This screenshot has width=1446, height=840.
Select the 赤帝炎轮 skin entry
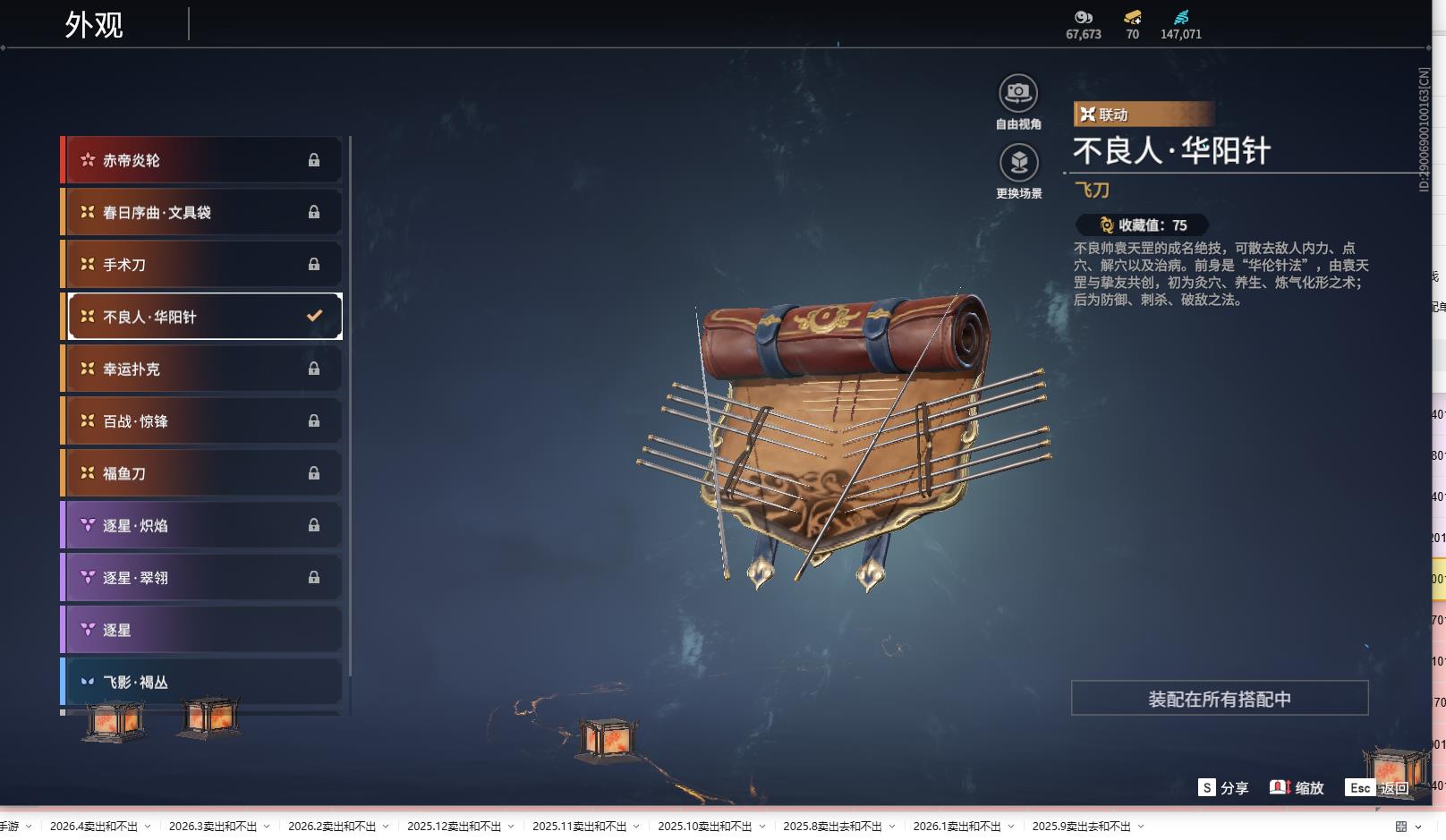(x=202, y=160)
